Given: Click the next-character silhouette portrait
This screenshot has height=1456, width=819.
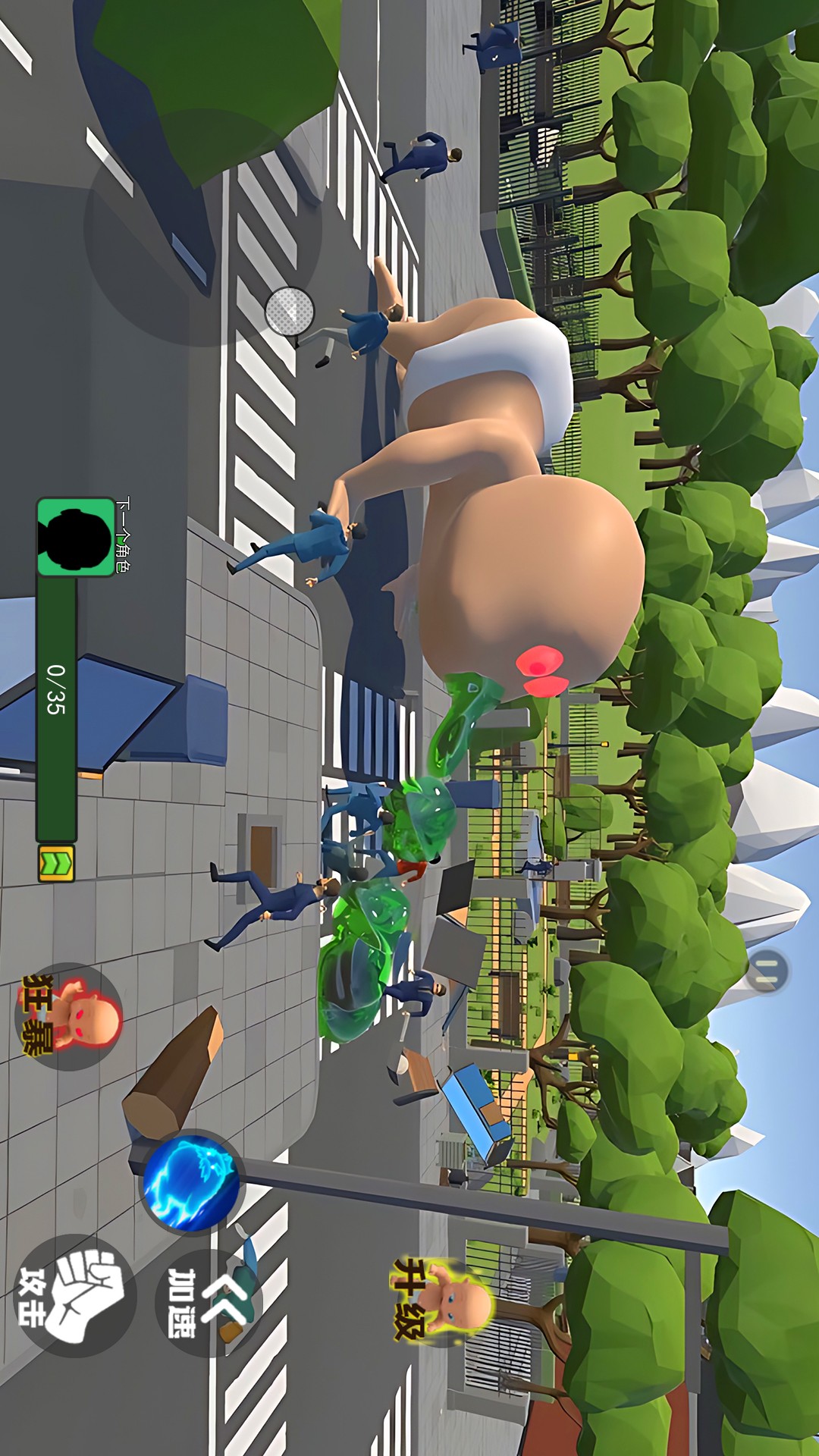Looking at the screenshot, I should click(x=75, y=537).
